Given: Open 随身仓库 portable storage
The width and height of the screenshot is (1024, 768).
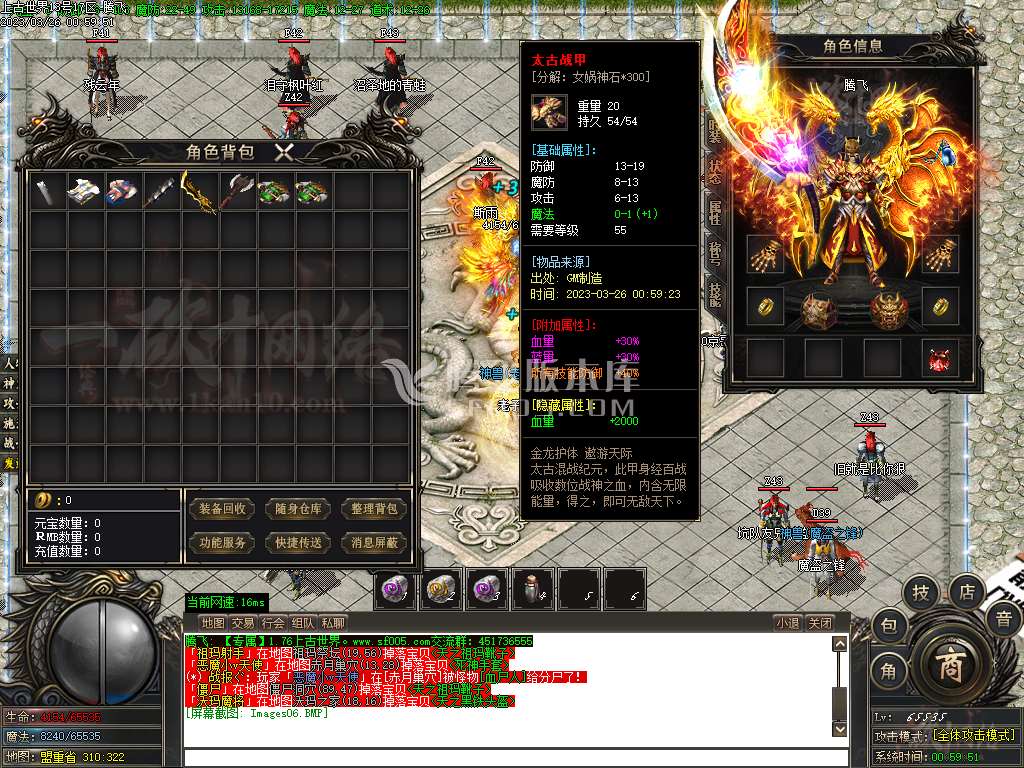Looking at the screenshot, I should point(299,509).
